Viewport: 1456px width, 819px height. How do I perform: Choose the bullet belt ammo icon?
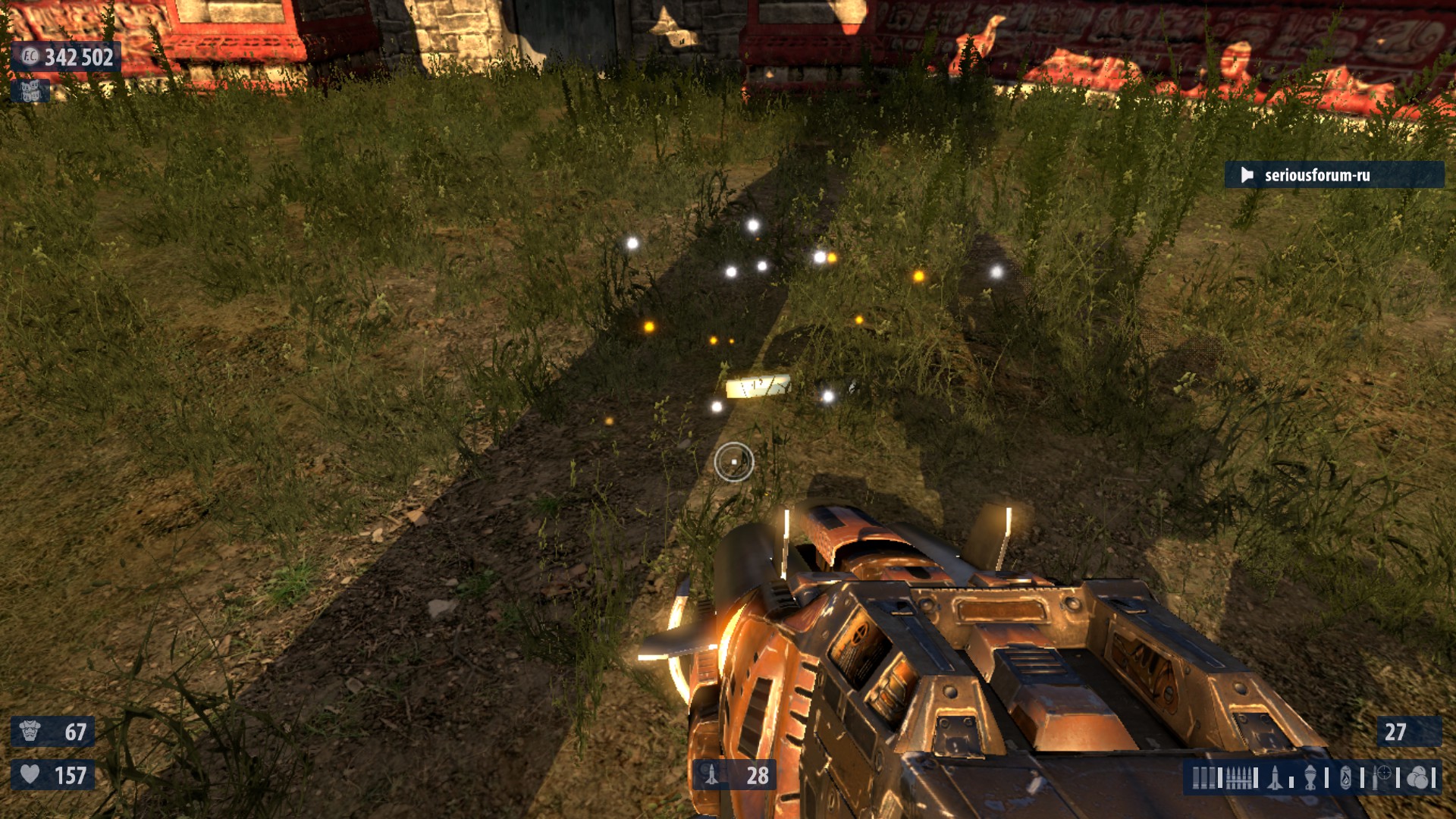tap(1240, 778)
